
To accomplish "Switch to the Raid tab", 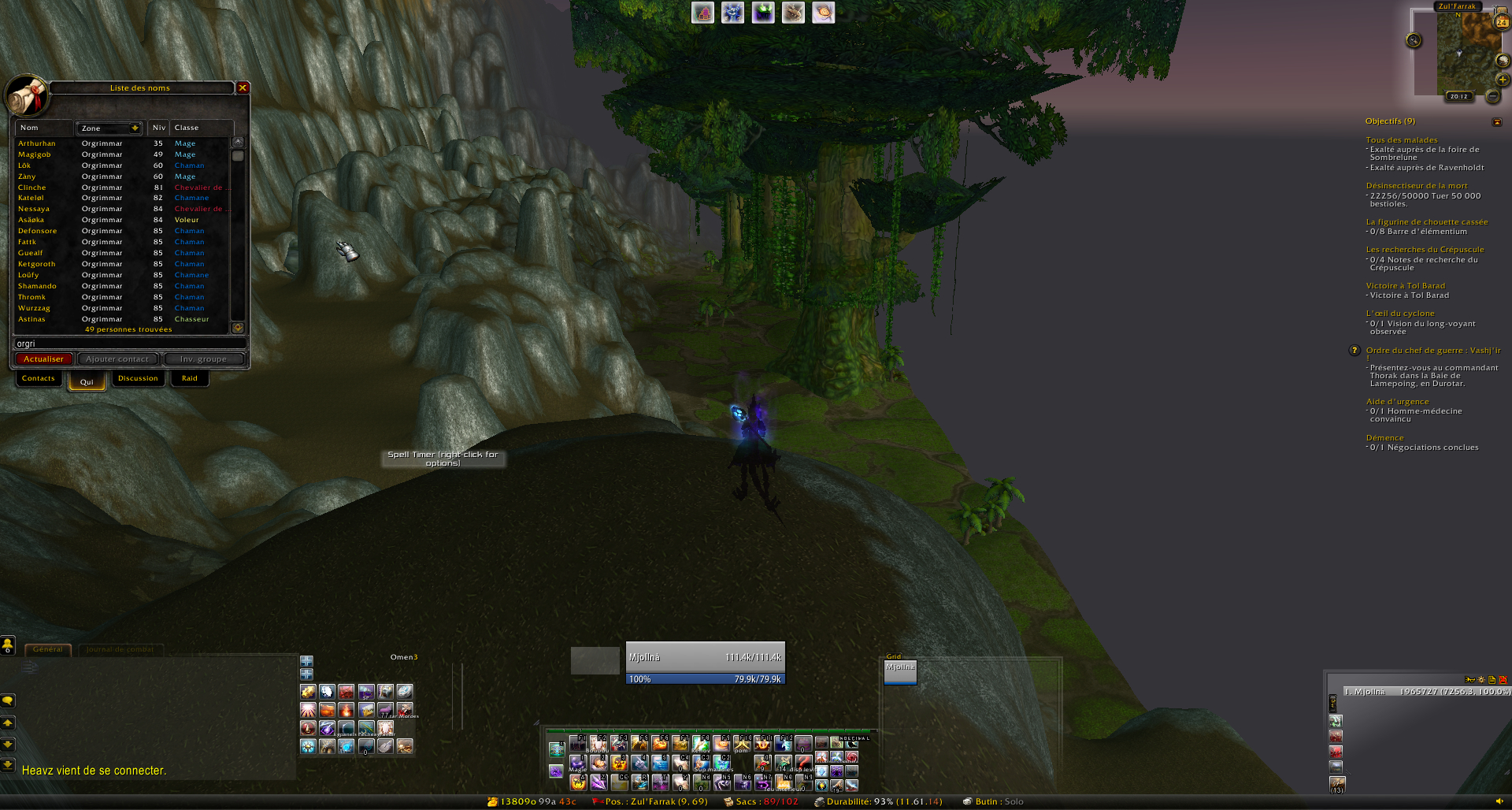I will pos(190,379).
